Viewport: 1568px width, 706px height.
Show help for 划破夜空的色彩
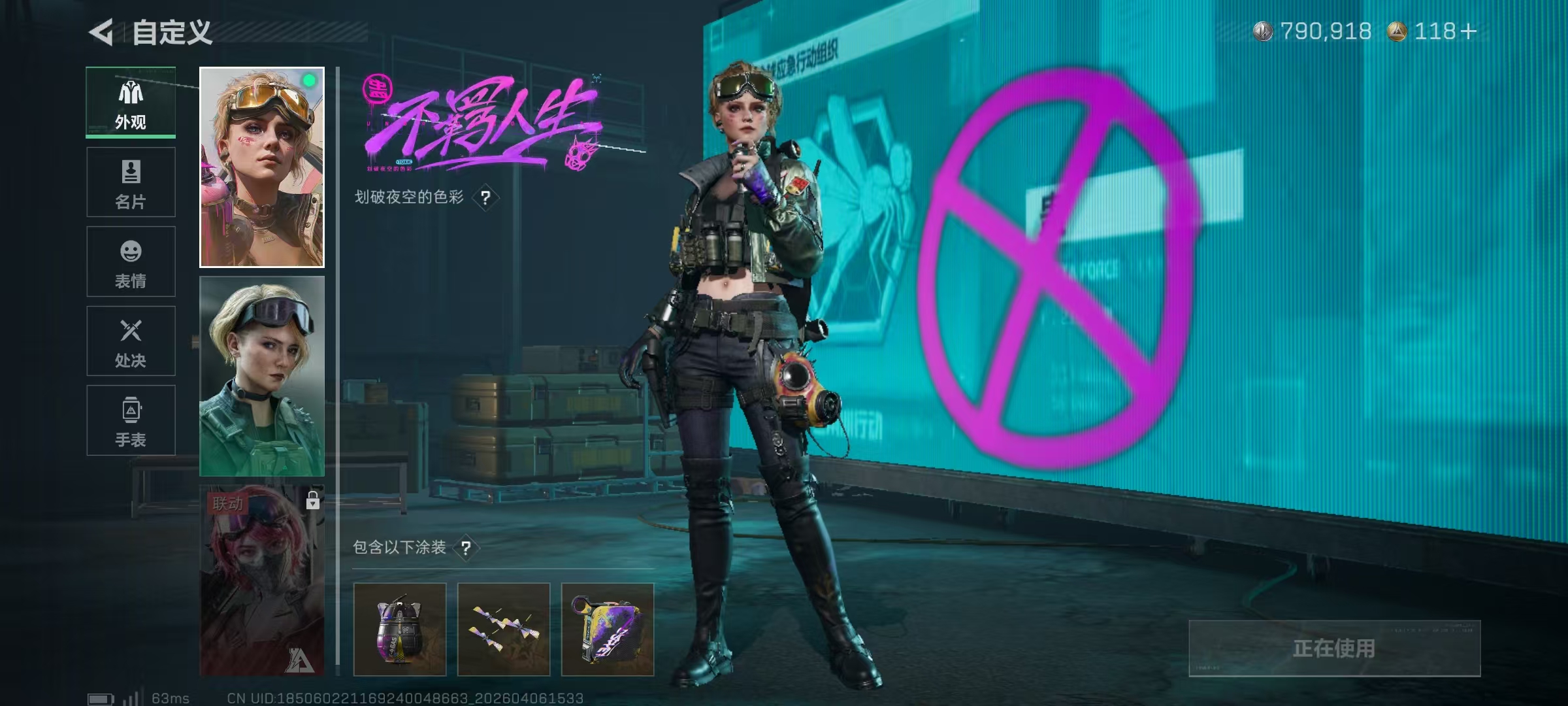point(485,197)
